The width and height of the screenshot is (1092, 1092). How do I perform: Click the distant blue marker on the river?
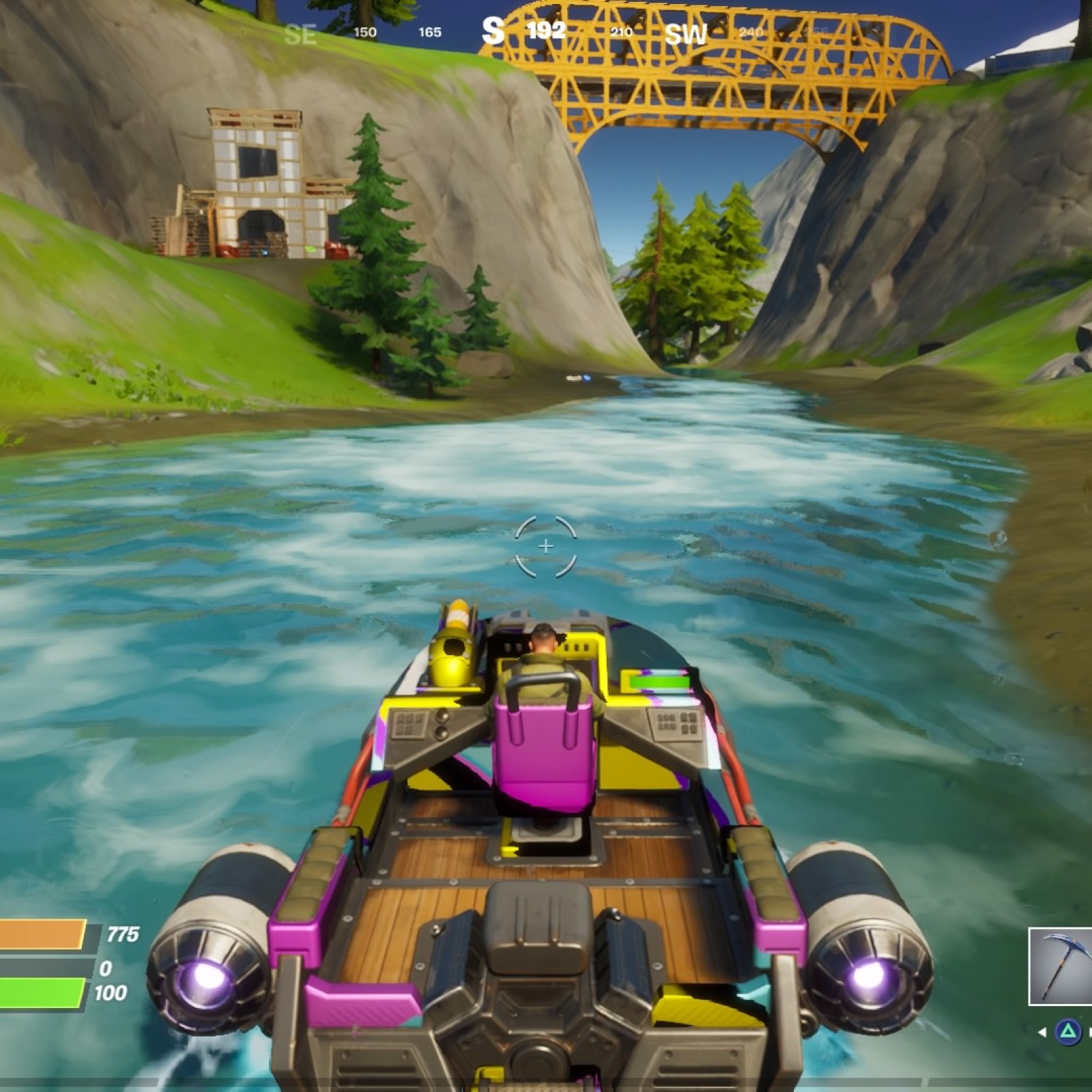tap(587, 378)
